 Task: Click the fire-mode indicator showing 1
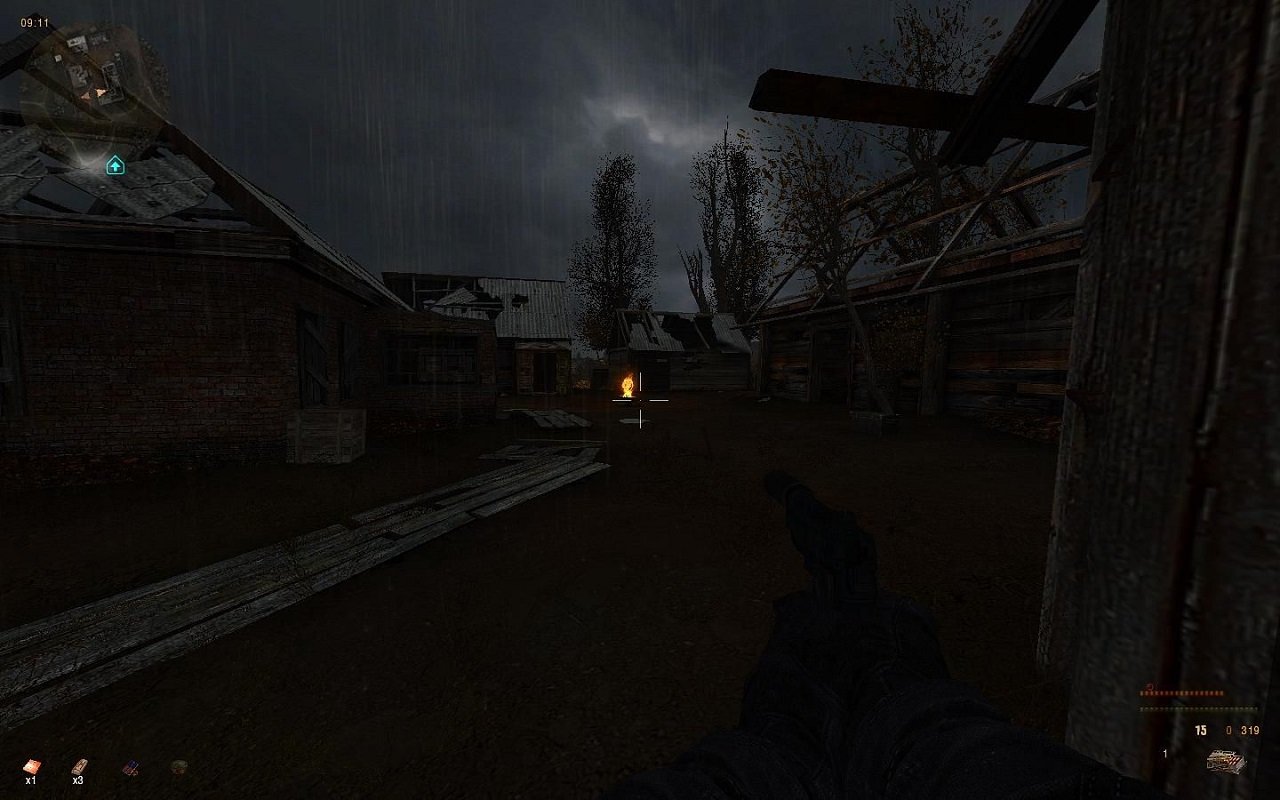(1165, 754)
